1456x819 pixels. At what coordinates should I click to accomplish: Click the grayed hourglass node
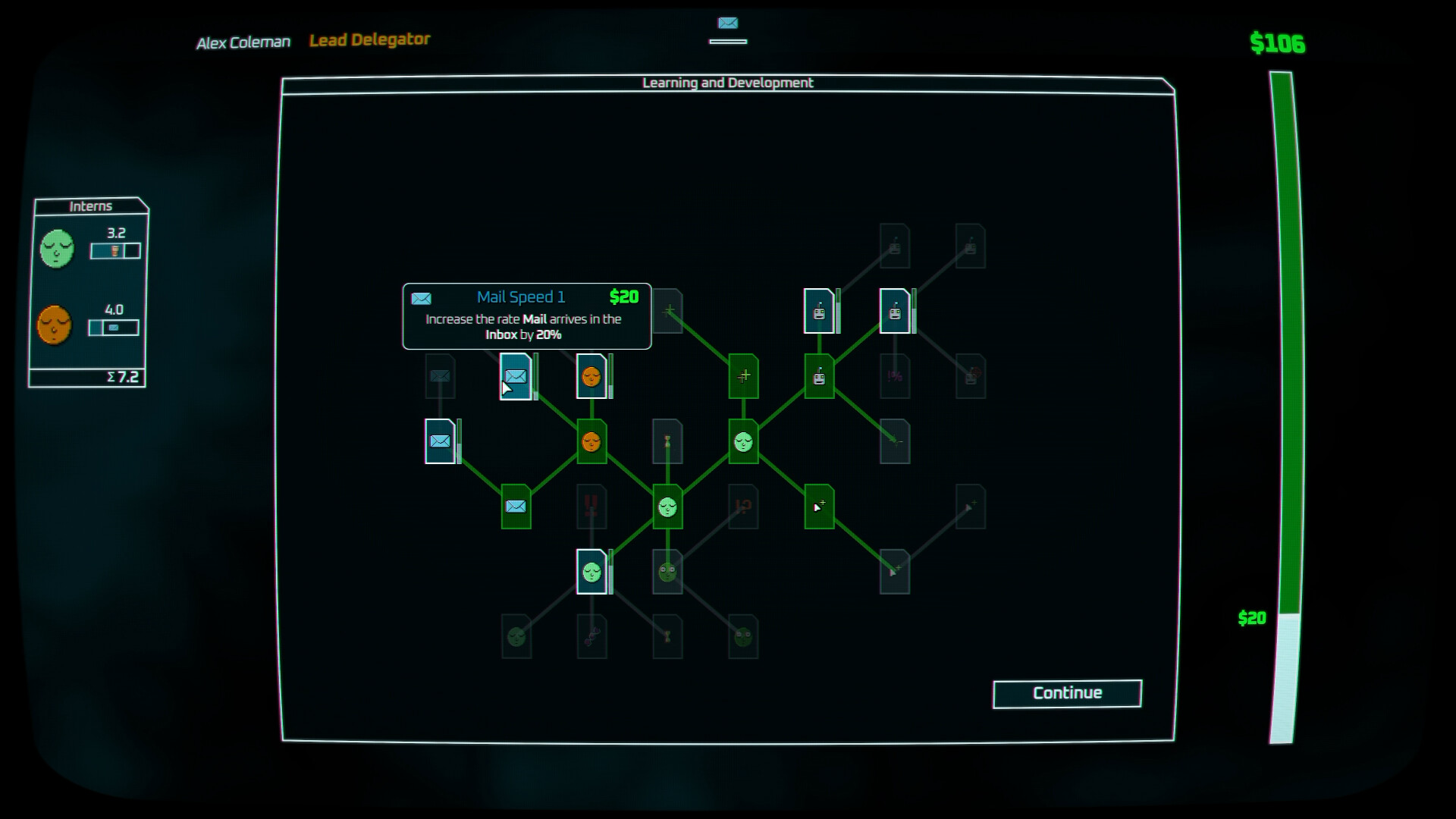[667, 442]
